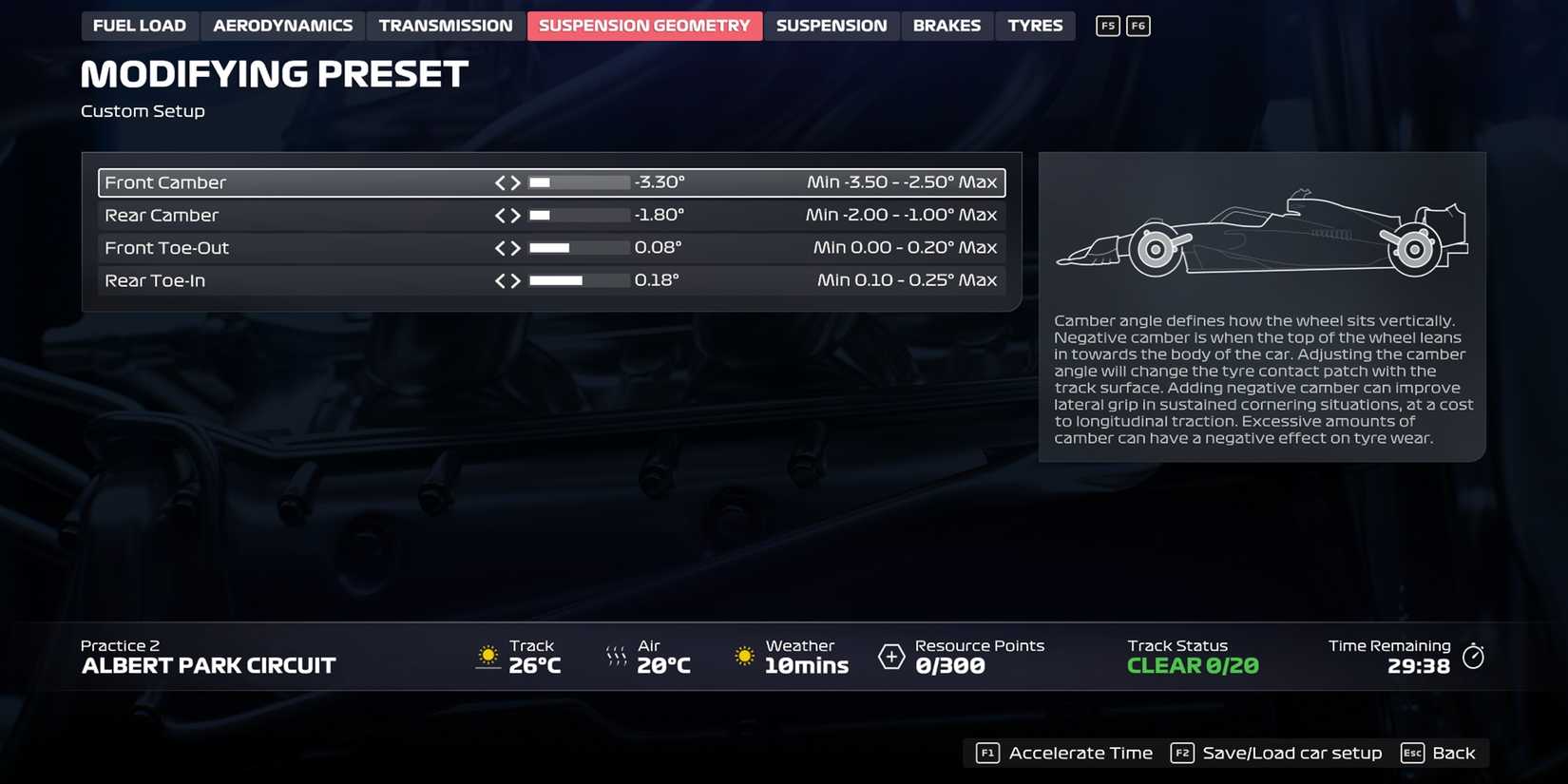Viewport: 1568px width, 784px height.
Task: Click the Esc key icon beside Back
Action: pos(1412,753)
